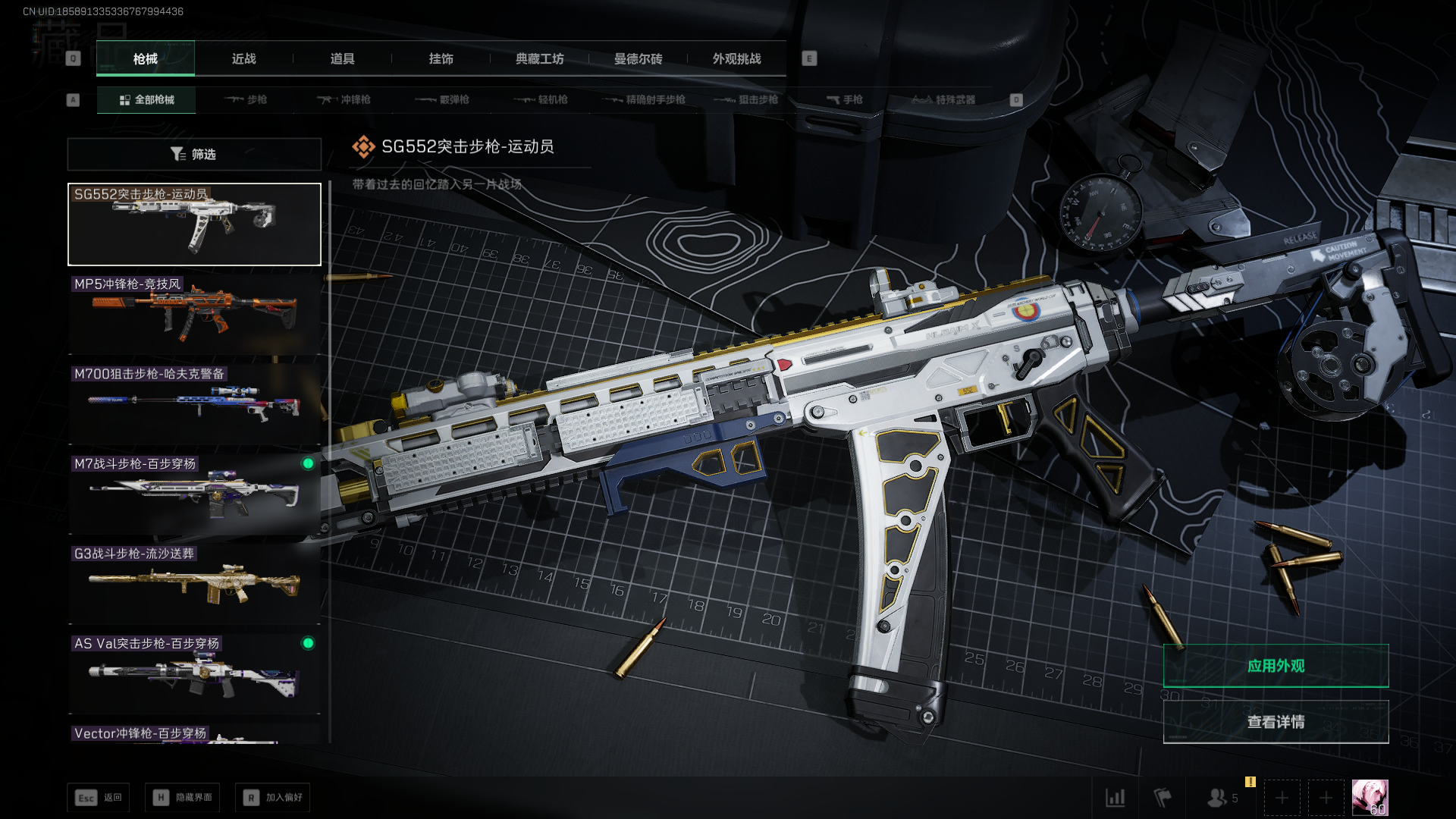The height and width of the screenshot is (819, 1456).
Task: Filter weapons by 冲锋枪 submachine guns
Action: coord(344,99)
